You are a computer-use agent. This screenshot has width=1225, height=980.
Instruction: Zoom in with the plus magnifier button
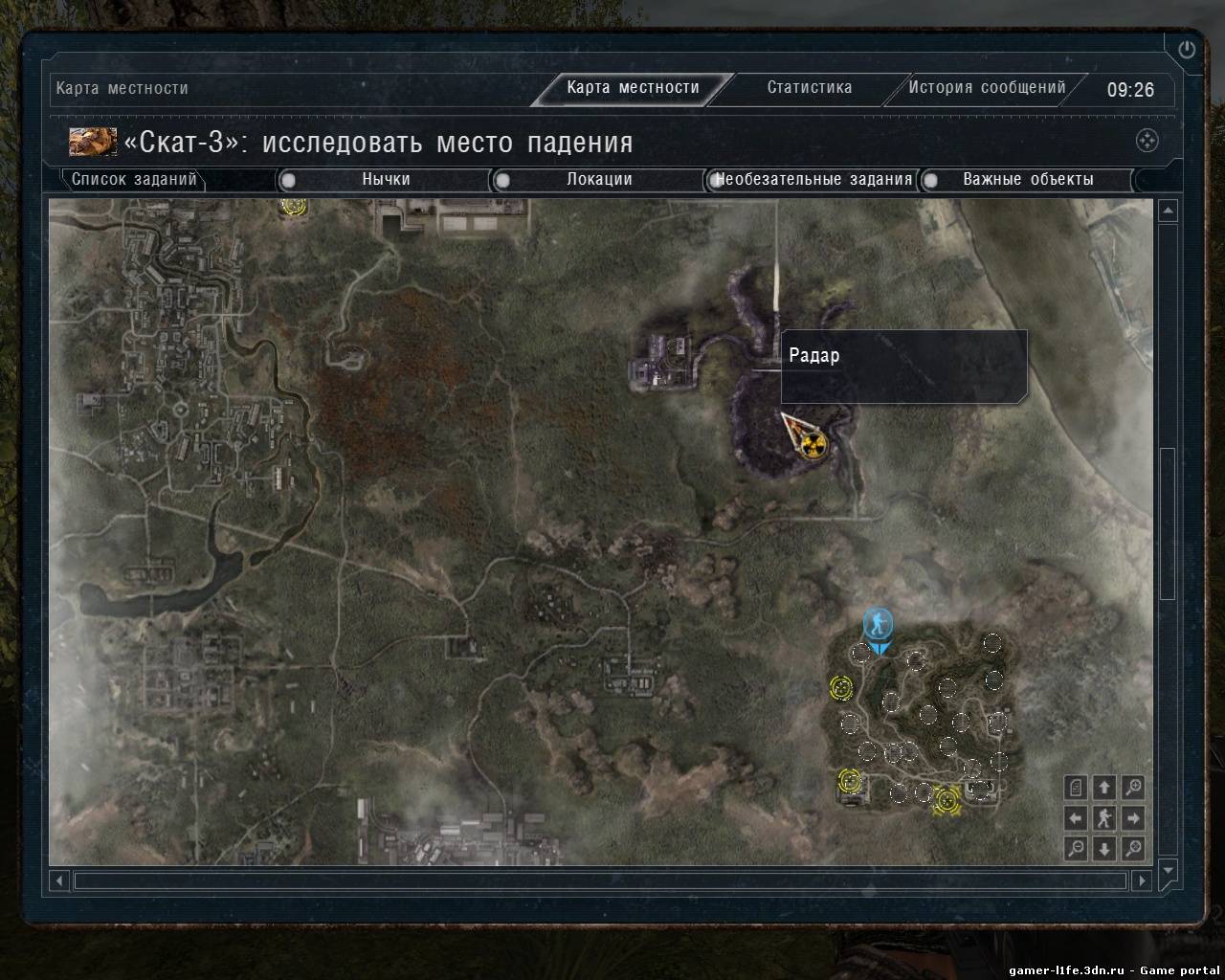pos(1133,788)
